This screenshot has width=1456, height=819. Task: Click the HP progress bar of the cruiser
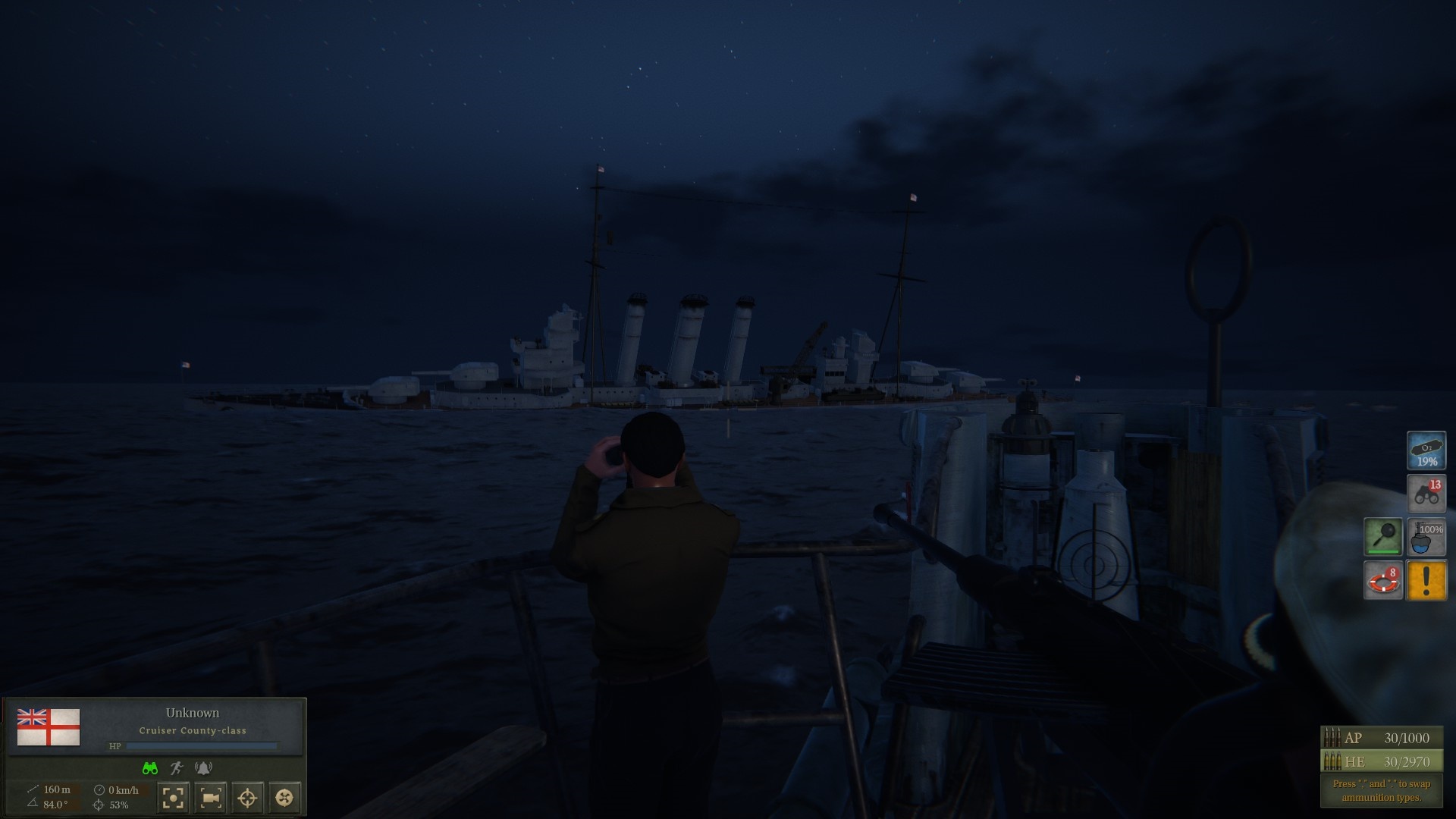201,745
